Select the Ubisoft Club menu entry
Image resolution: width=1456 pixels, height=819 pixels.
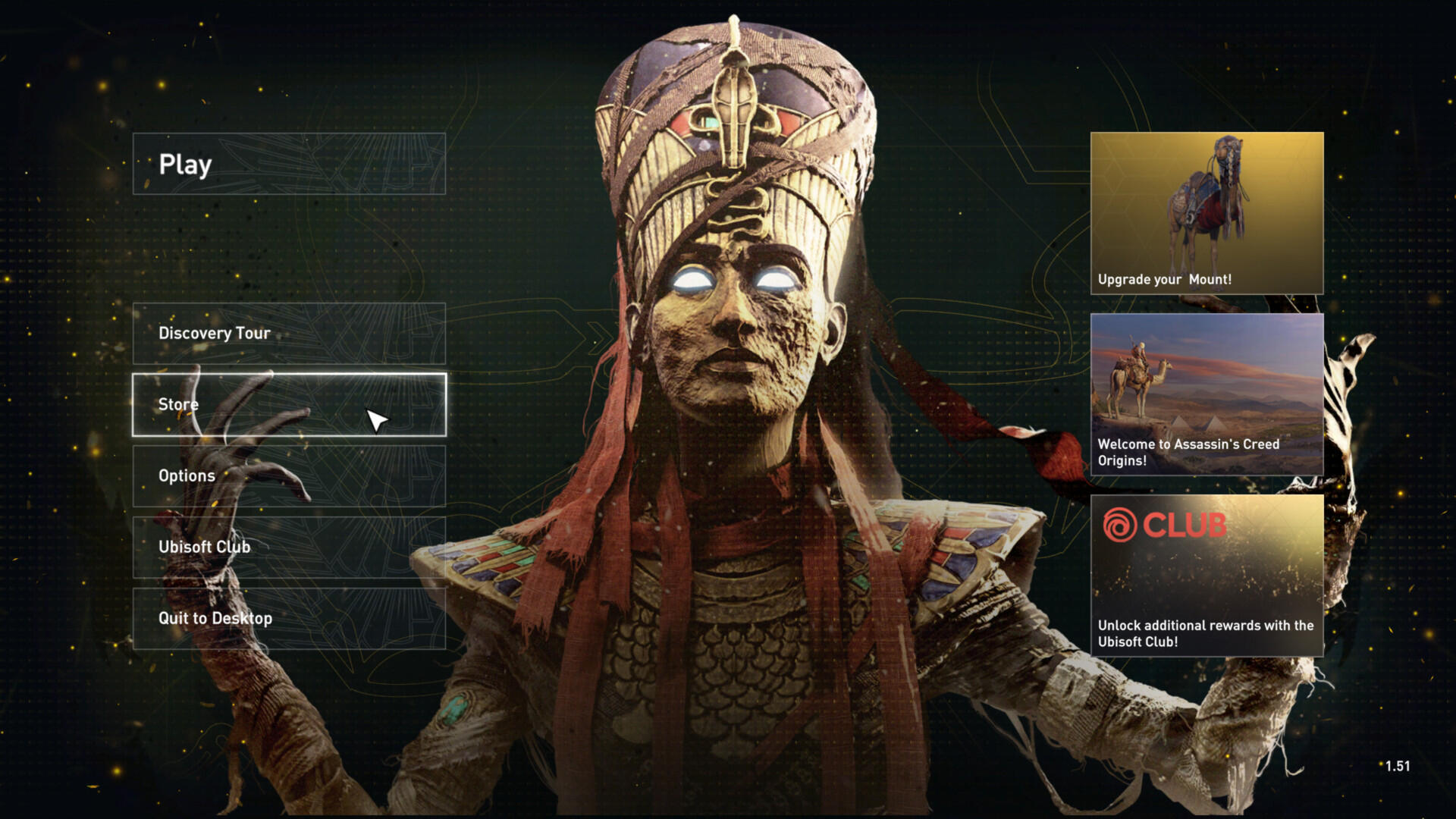click(x=288, y=547)
